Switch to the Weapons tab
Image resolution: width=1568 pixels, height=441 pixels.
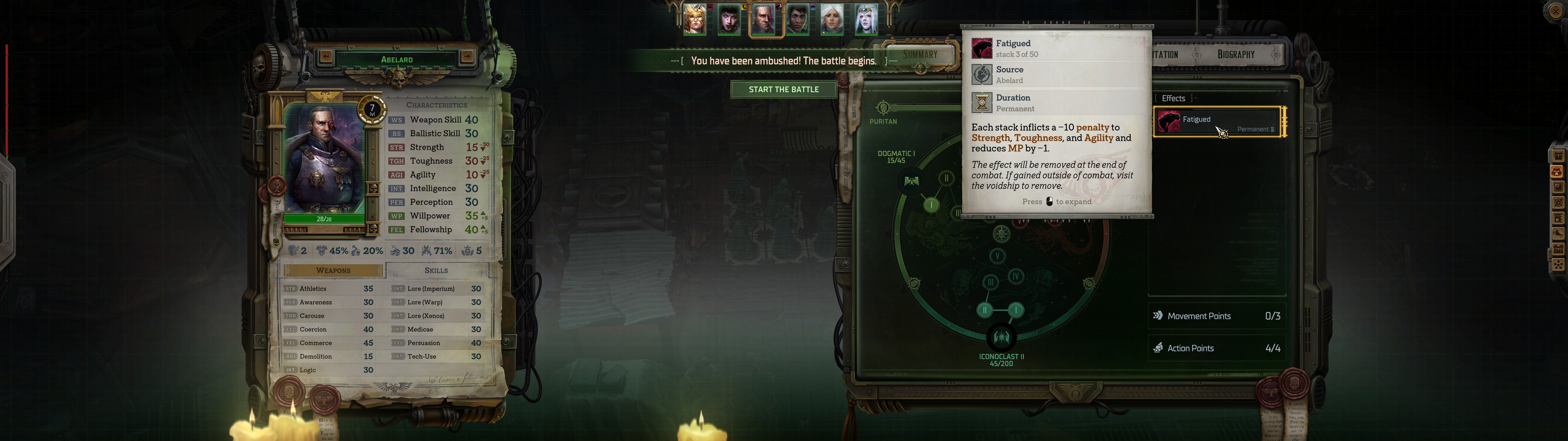(x=333, y=270)
